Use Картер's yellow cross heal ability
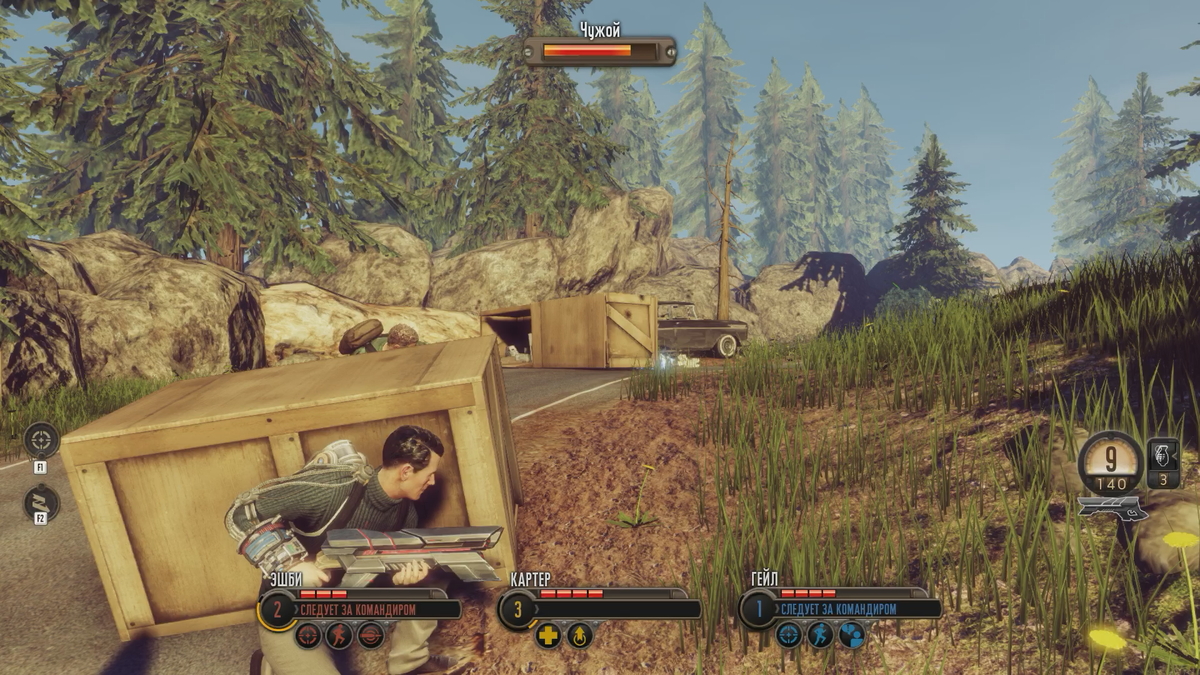 548,635
